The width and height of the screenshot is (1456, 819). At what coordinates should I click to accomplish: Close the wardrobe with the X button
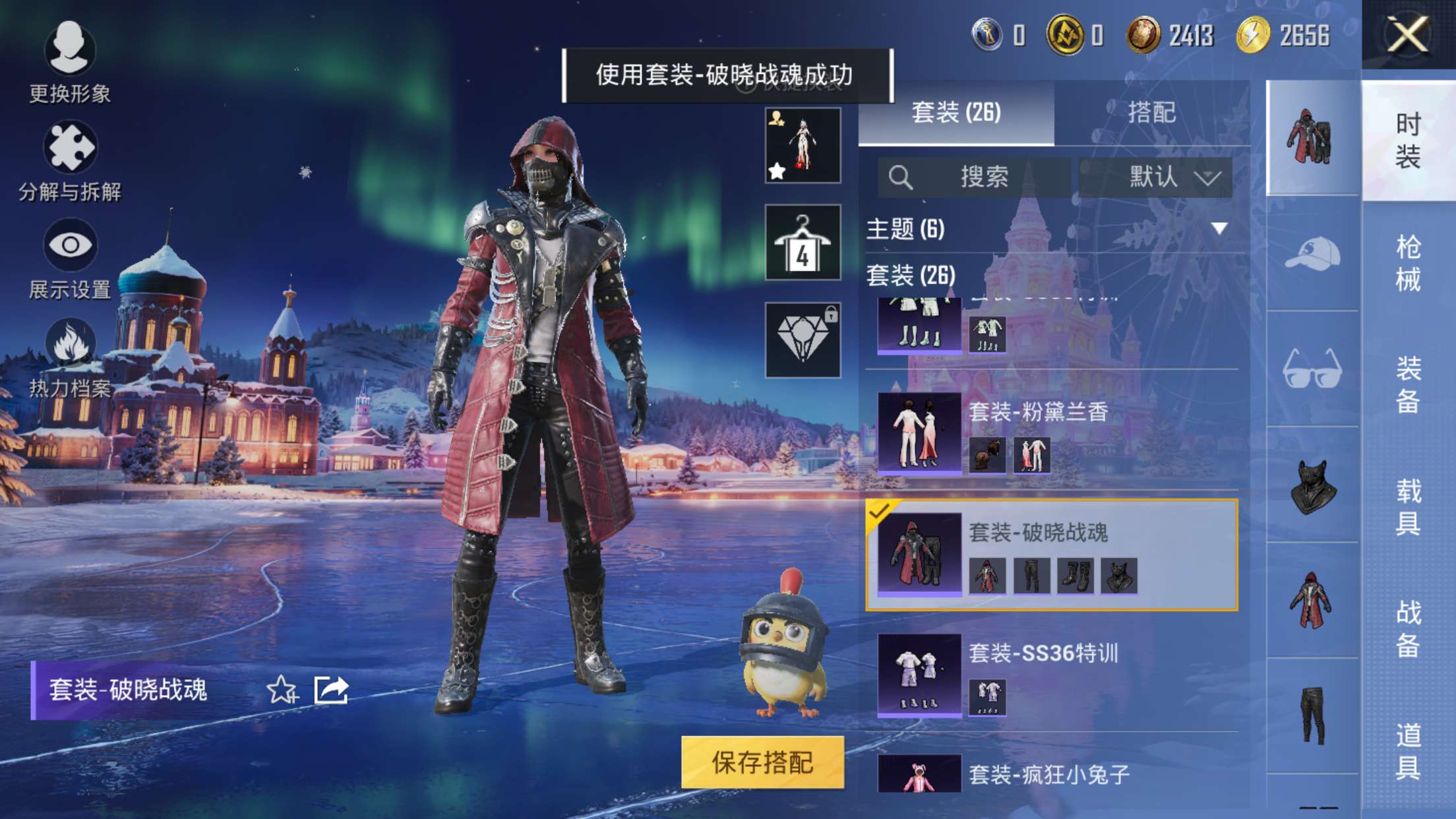click(1407, 34)
